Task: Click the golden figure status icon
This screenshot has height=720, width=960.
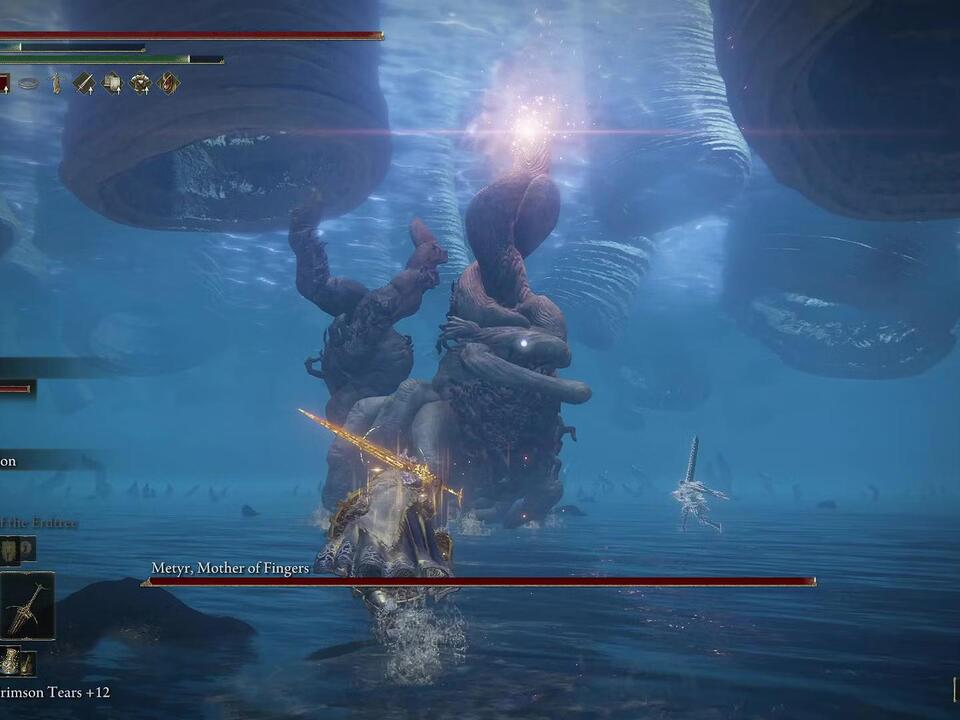Action: pos(56,84)
